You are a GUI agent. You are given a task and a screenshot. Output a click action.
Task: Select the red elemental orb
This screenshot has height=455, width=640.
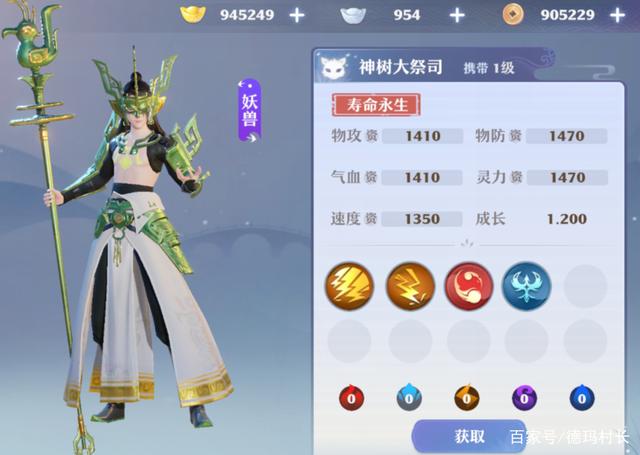pos(350,397)
